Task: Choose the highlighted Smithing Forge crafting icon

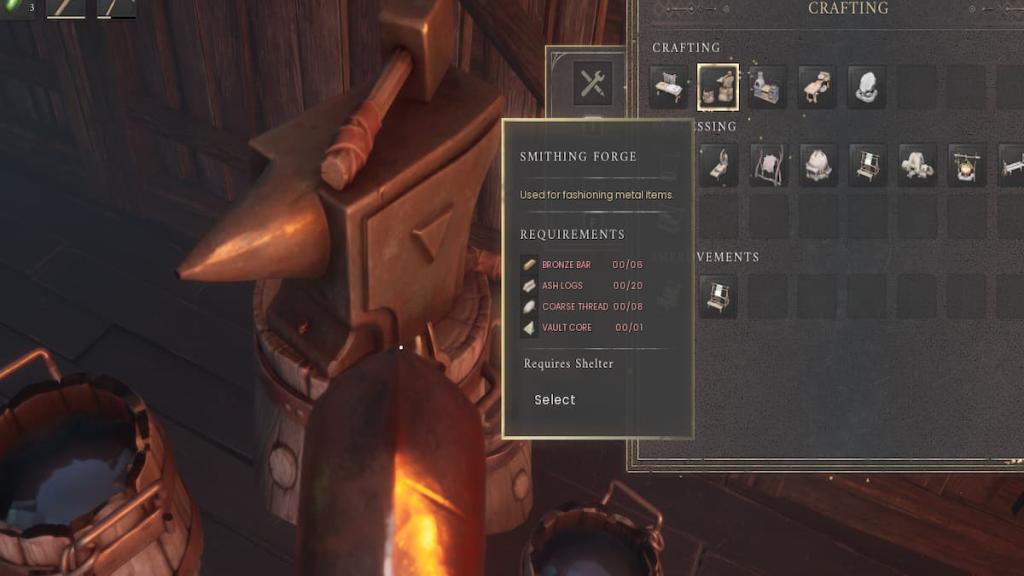Action: coord(718,87)
